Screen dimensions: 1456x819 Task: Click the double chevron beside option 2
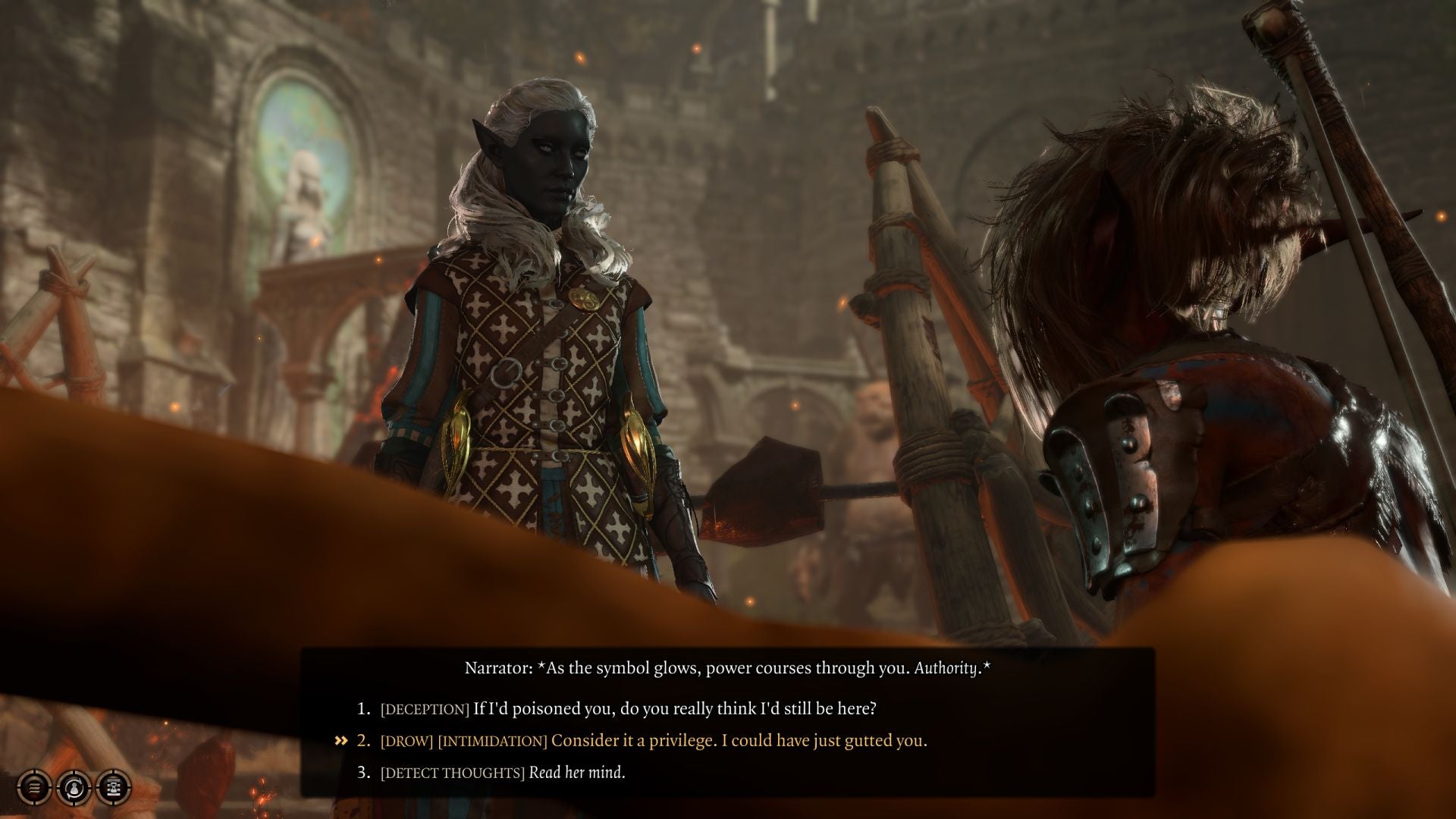pos(339,740)
